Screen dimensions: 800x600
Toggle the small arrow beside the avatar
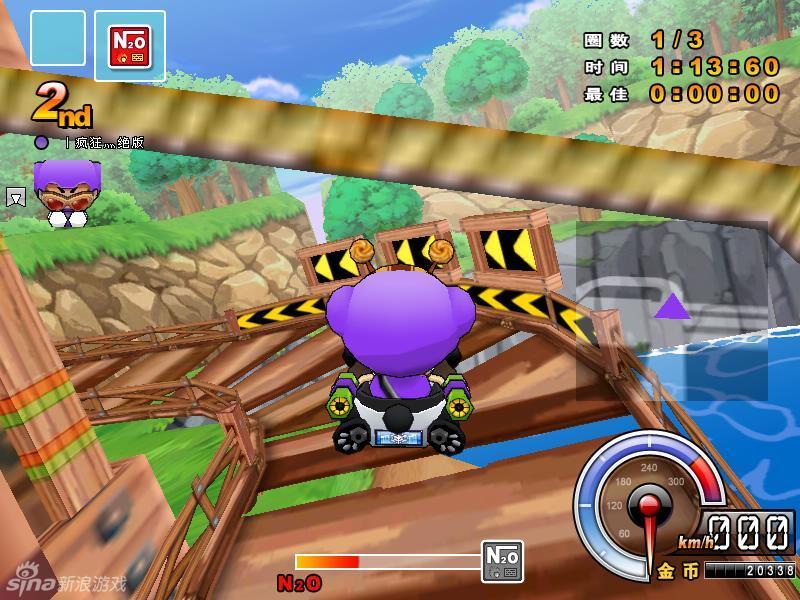pos(16,197)
